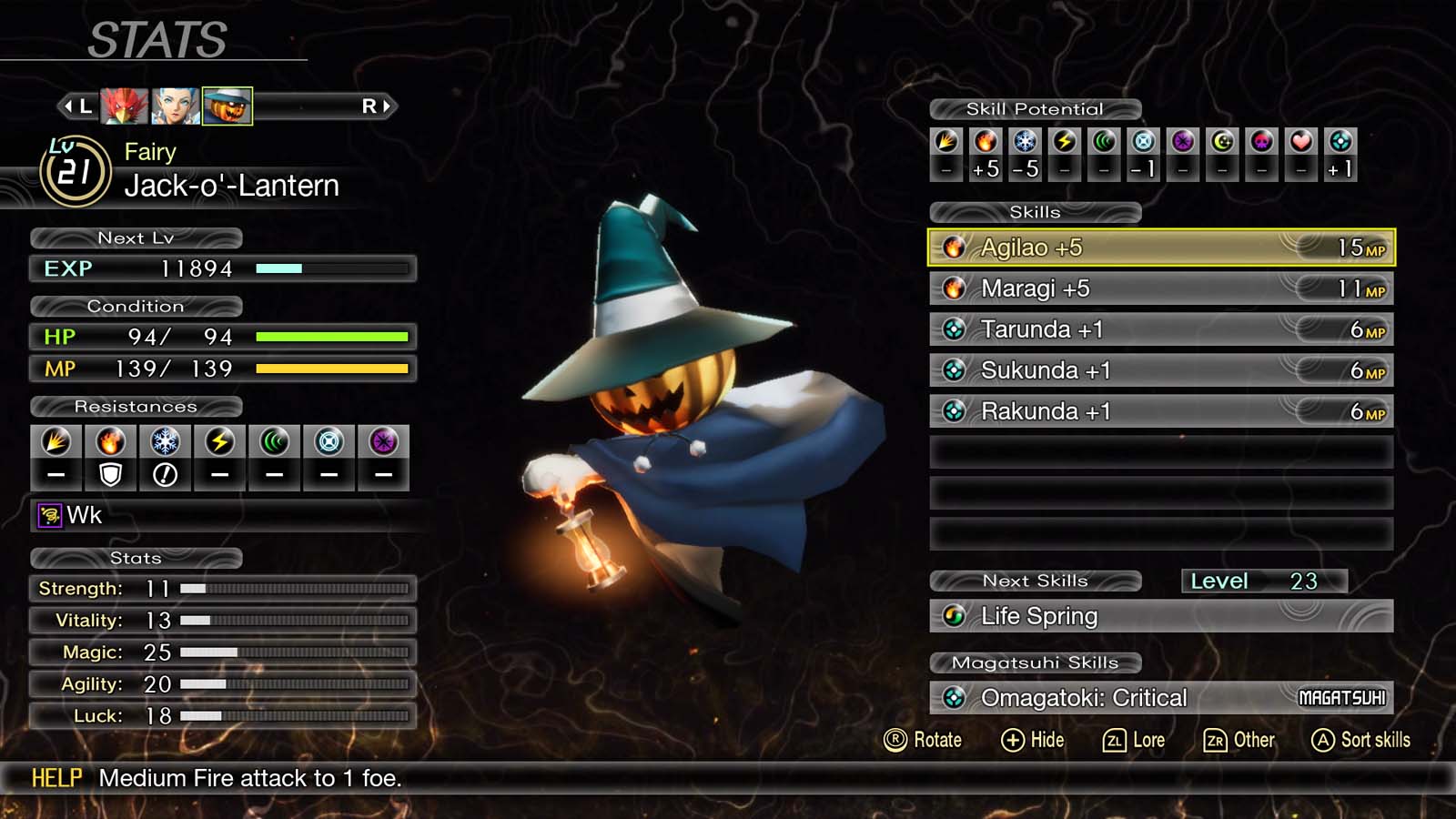Click the L arrow for previous demon
This screenshot has width=1456, height=819.
pos(77,105)
